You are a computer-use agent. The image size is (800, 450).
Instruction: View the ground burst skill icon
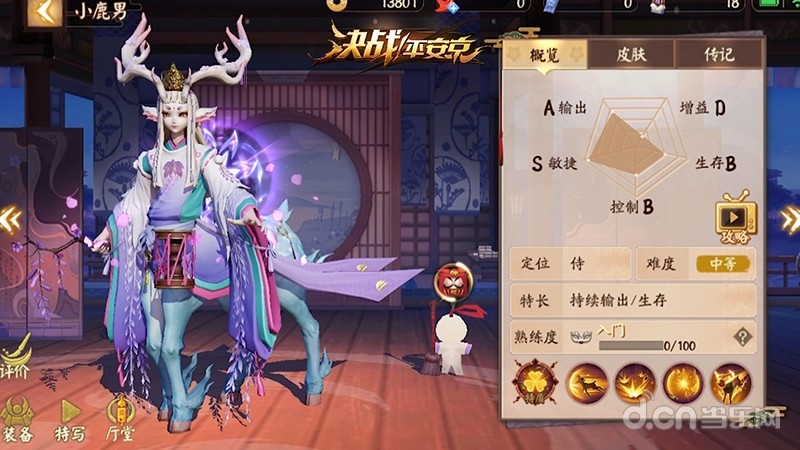coord(634,385)
